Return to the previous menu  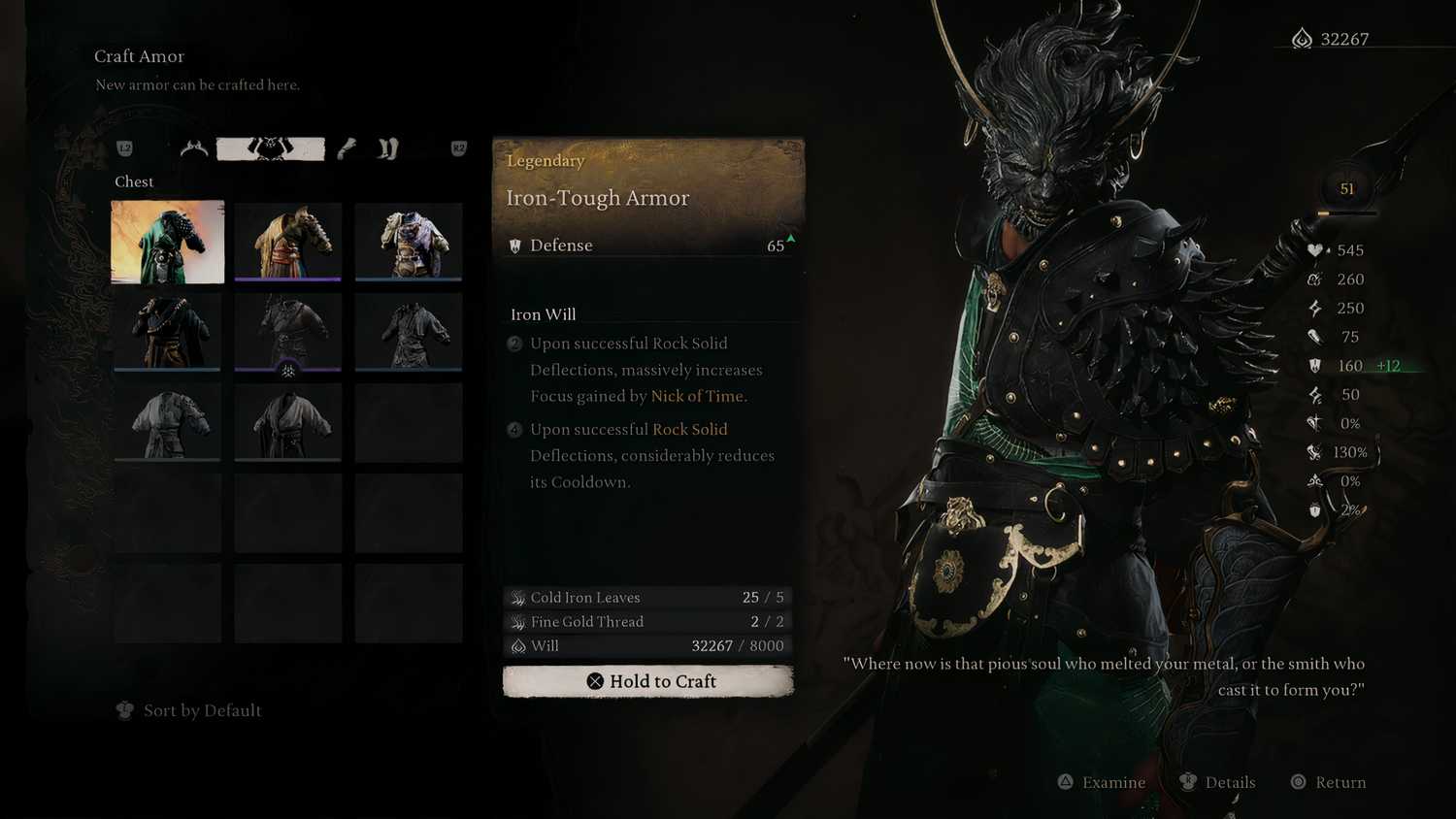tap(1328, 782)
